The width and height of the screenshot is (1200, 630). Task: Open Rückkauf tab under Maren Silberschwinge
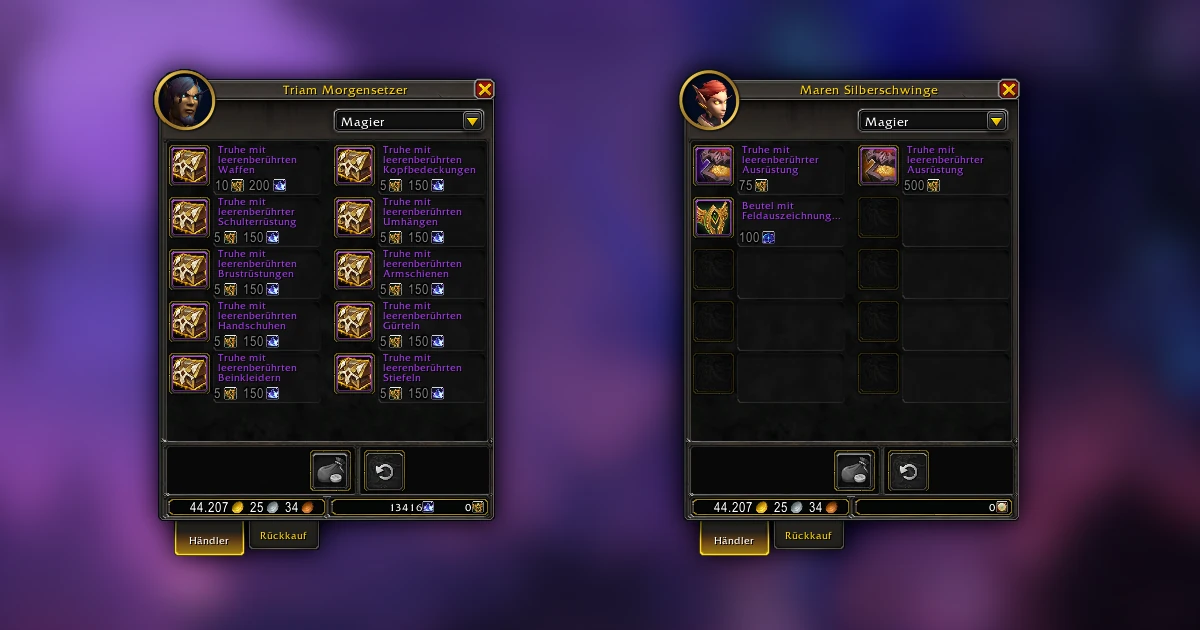point(808,536)
